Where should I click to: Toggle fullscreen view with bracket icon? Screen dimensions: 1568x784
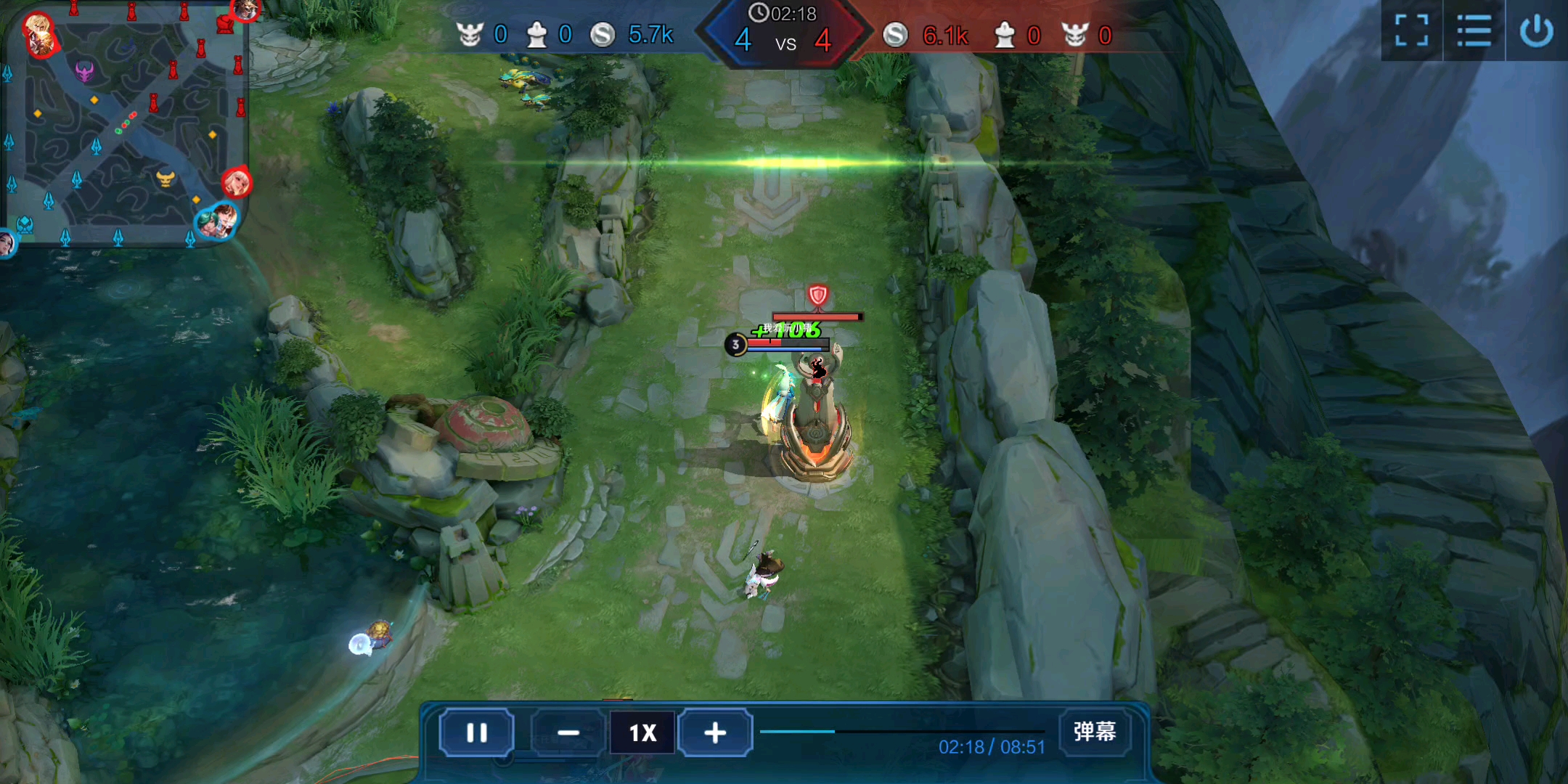[1411, 30]
